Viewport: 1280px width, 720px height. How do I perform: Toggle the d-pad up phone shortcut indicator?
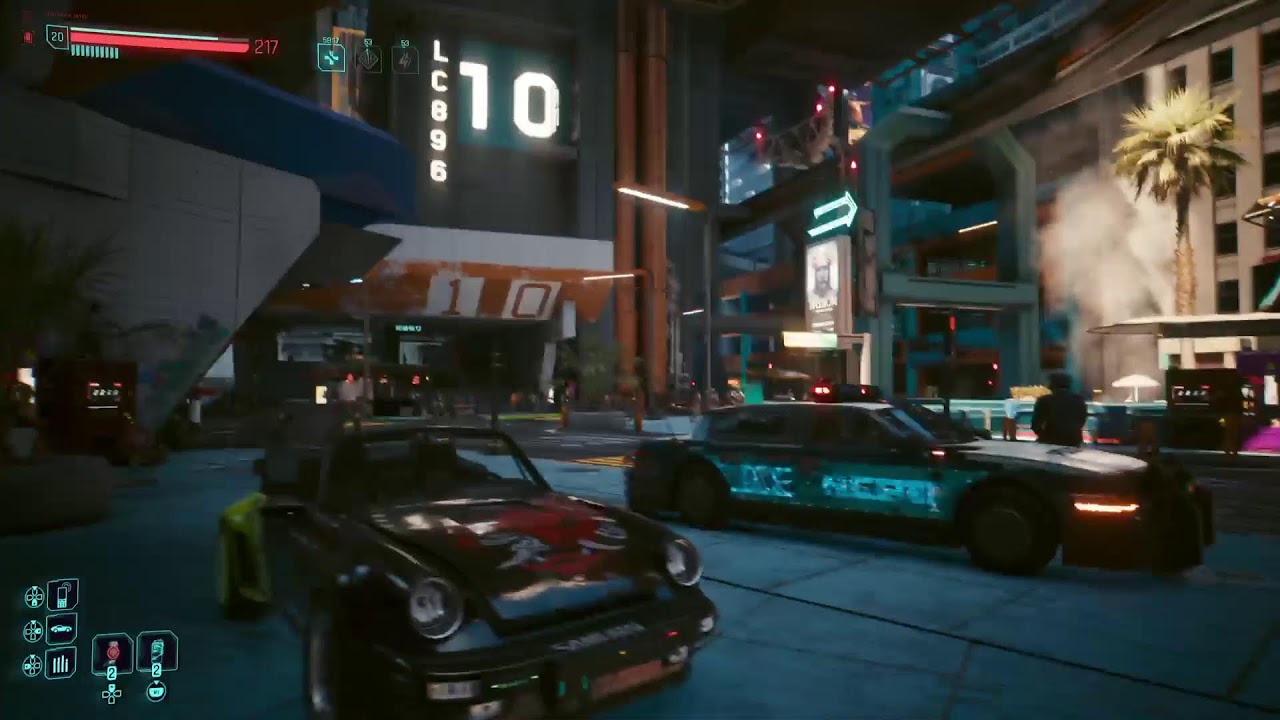[x=34, y=596]
